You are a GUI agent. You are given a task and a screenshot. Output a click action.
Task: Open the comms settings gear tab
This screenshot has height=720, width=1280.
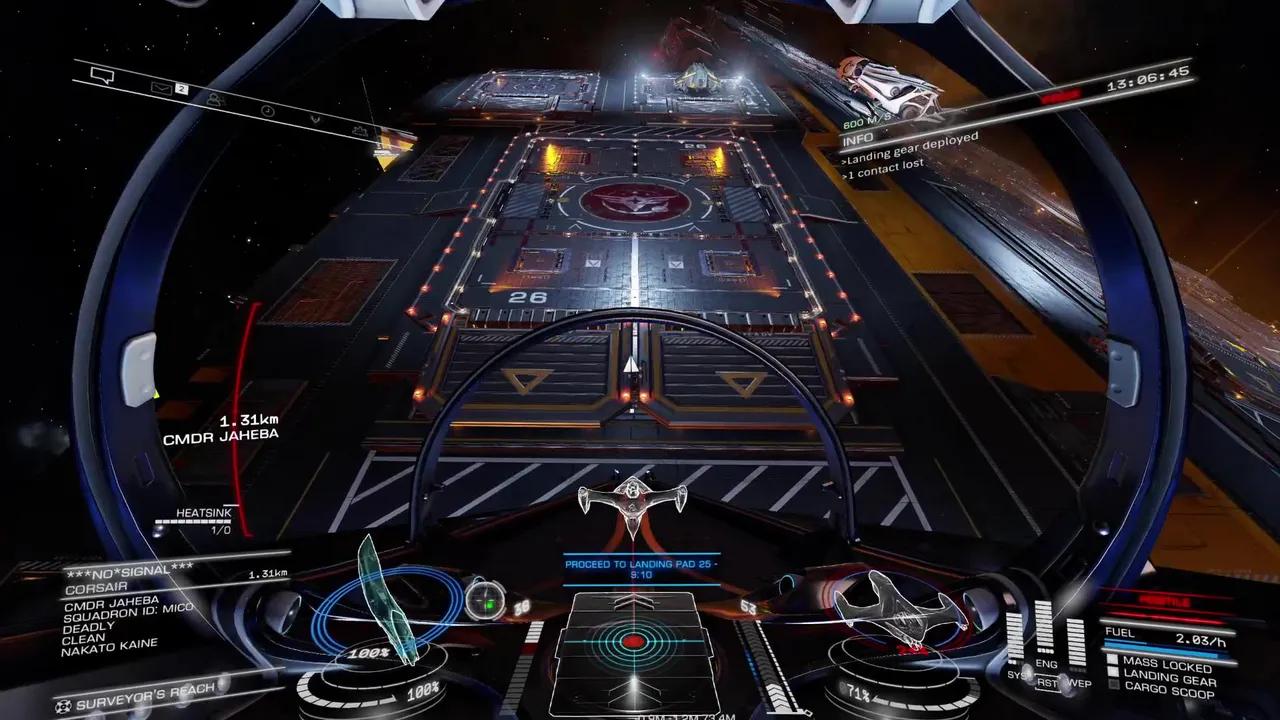click(x=362, y=131)
